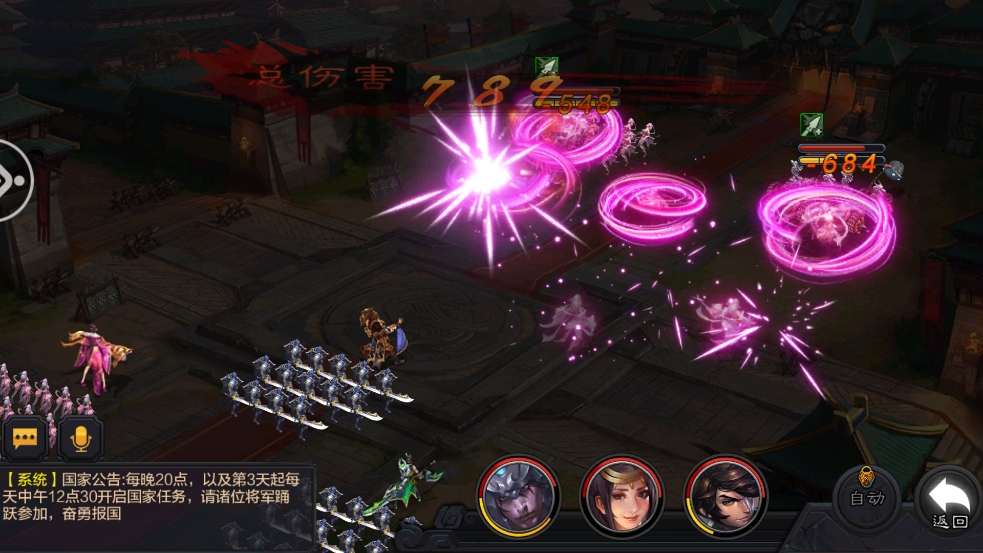Expand the round side-panel arrow button

(14, 180)
